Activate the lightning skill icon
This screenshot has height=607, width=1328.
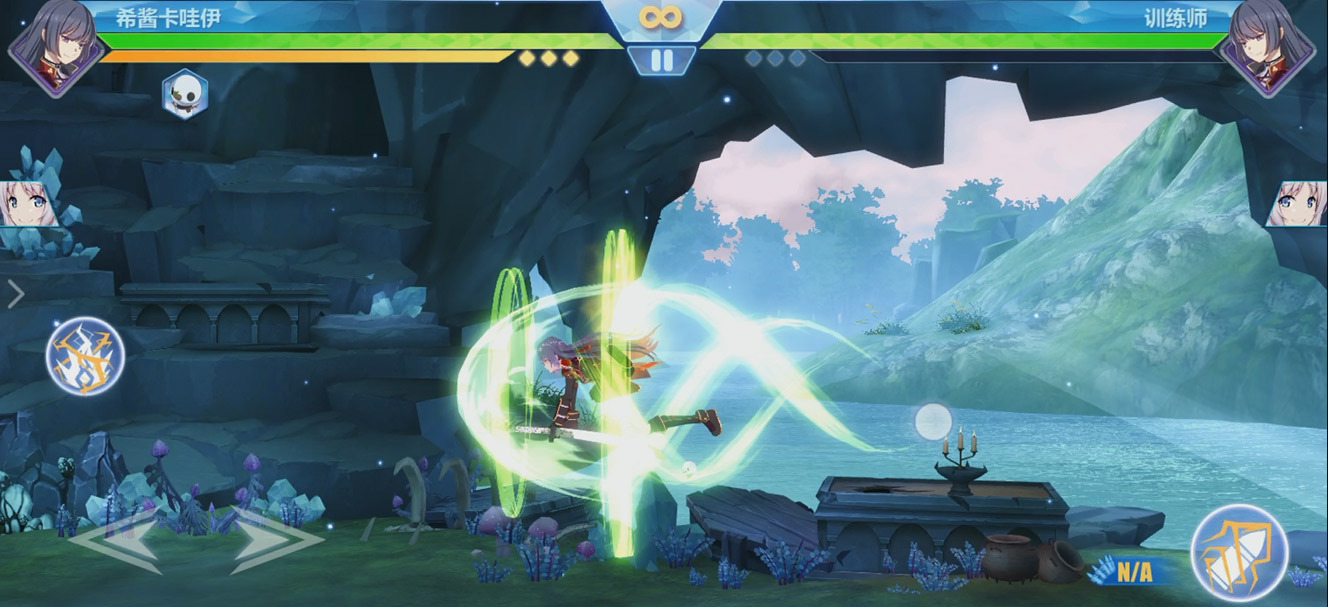[85, 356]
